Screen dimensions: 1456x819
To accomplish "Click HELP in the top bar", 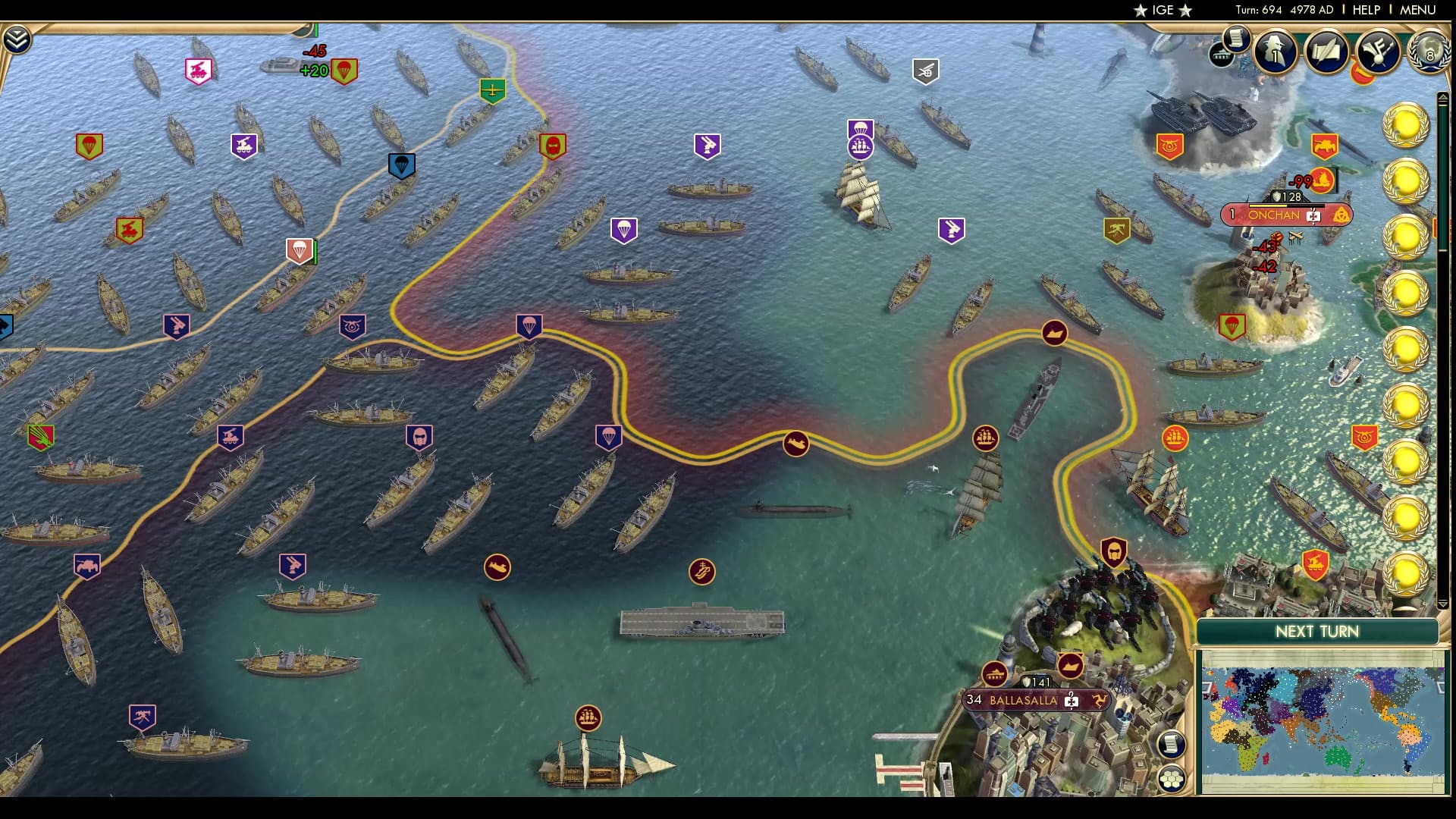I will coord(1366,11).
